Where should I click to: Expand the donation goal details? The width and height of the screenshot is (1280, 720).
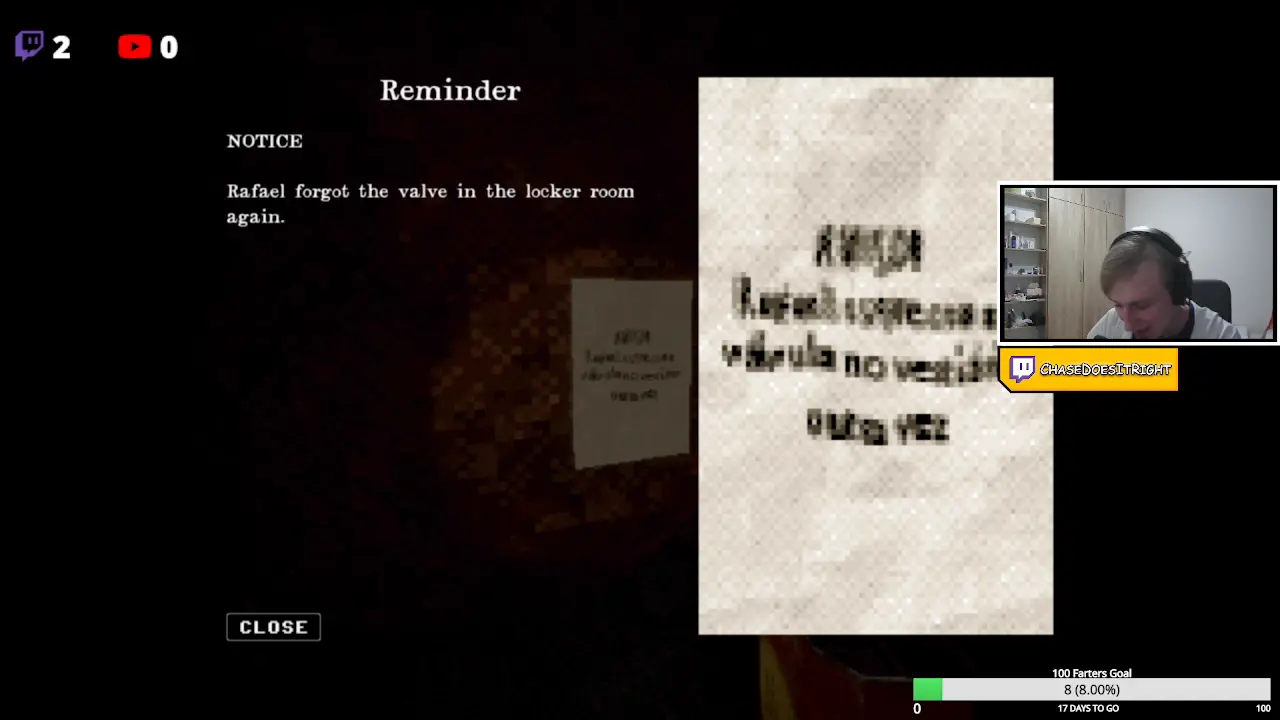[x=1092, y=673]
